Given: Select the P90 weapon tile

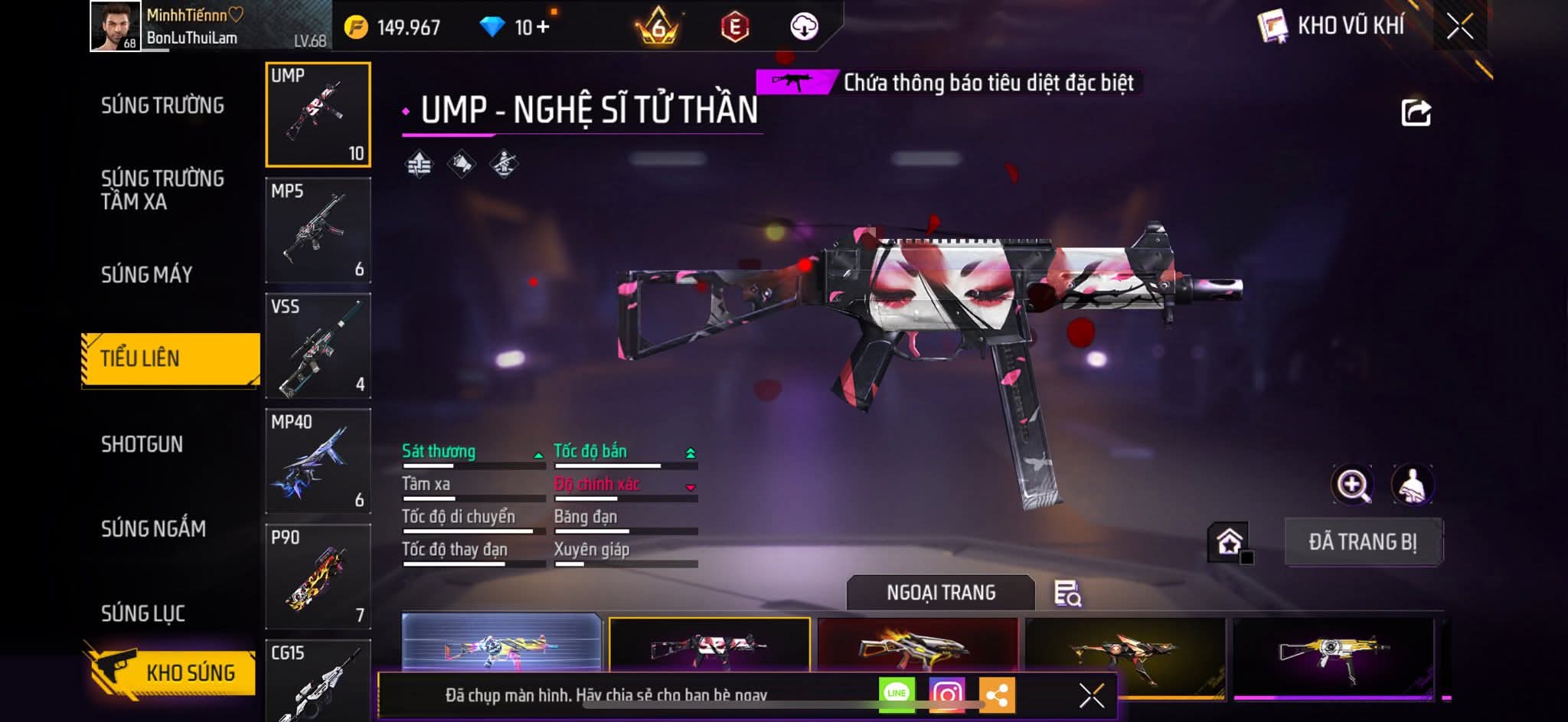Looking at the screenshot, I should (318, 577).
